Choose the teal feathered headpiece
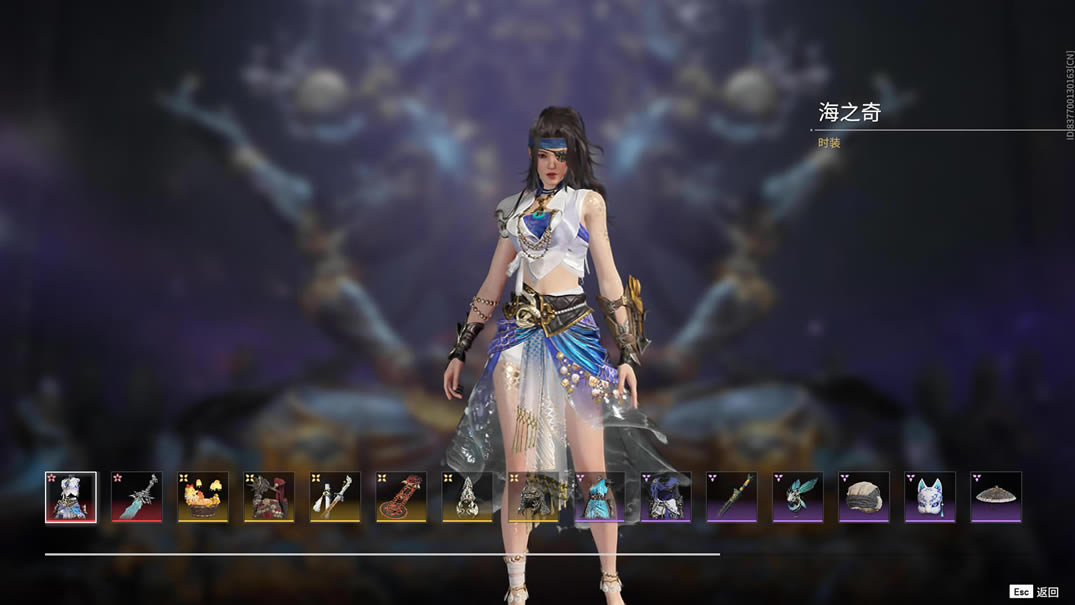This screenshot has width=1075, height=605. click(x=797, y=497)
